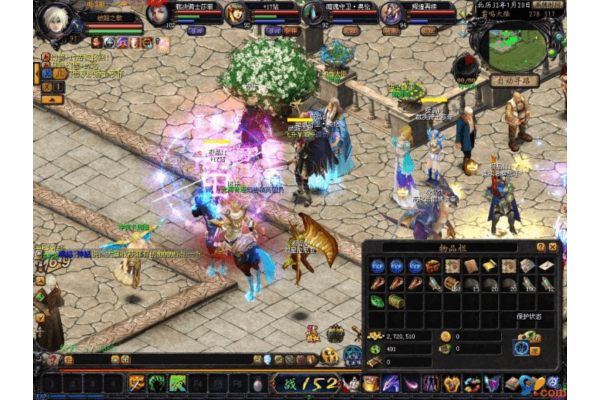600x400 pixels.
Task: Select the first blue EXP orb item
Action: pos(377,266)
